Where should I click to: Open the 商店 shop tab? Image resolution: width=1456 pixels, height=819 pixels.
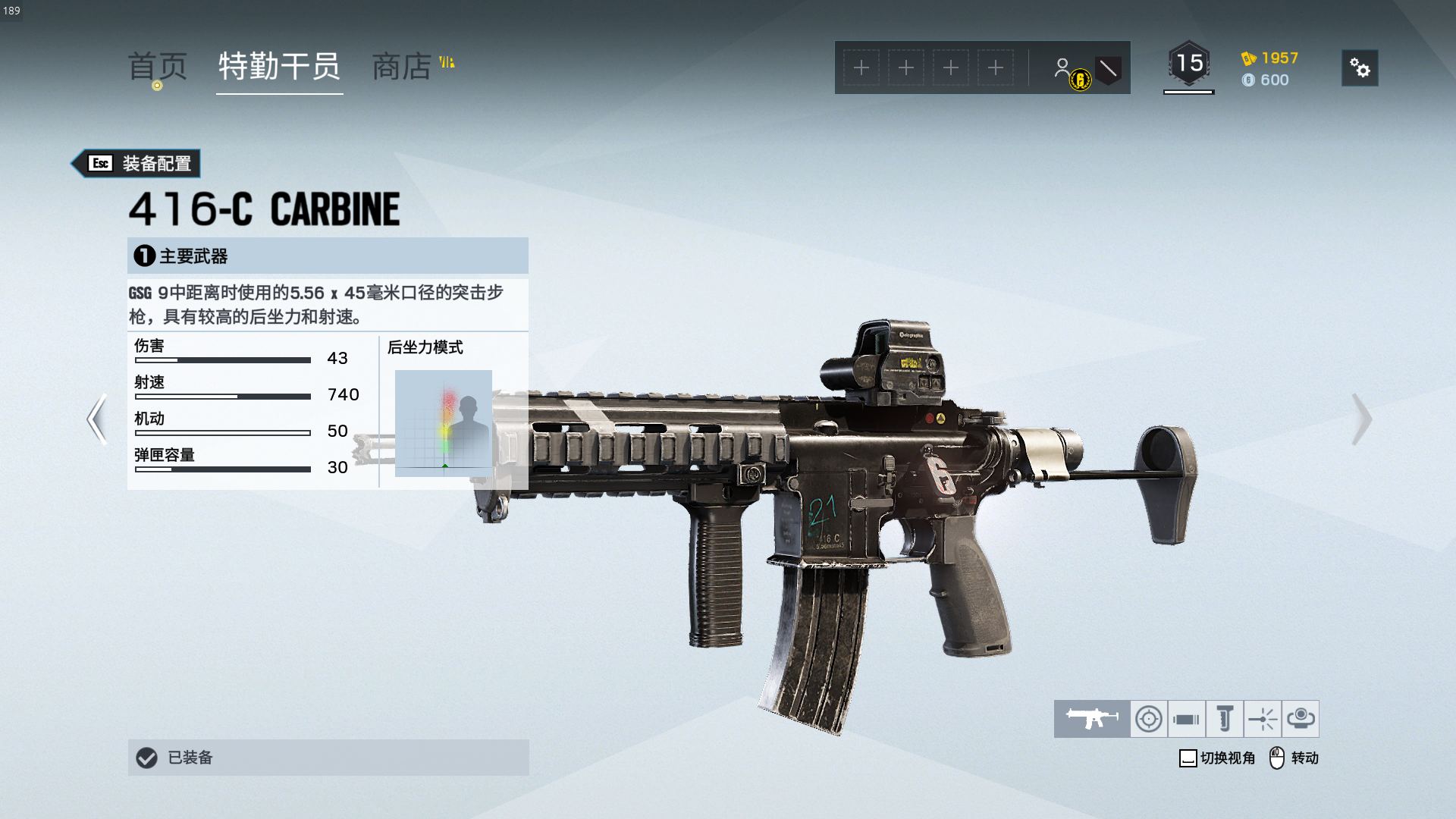click(402, 67)
